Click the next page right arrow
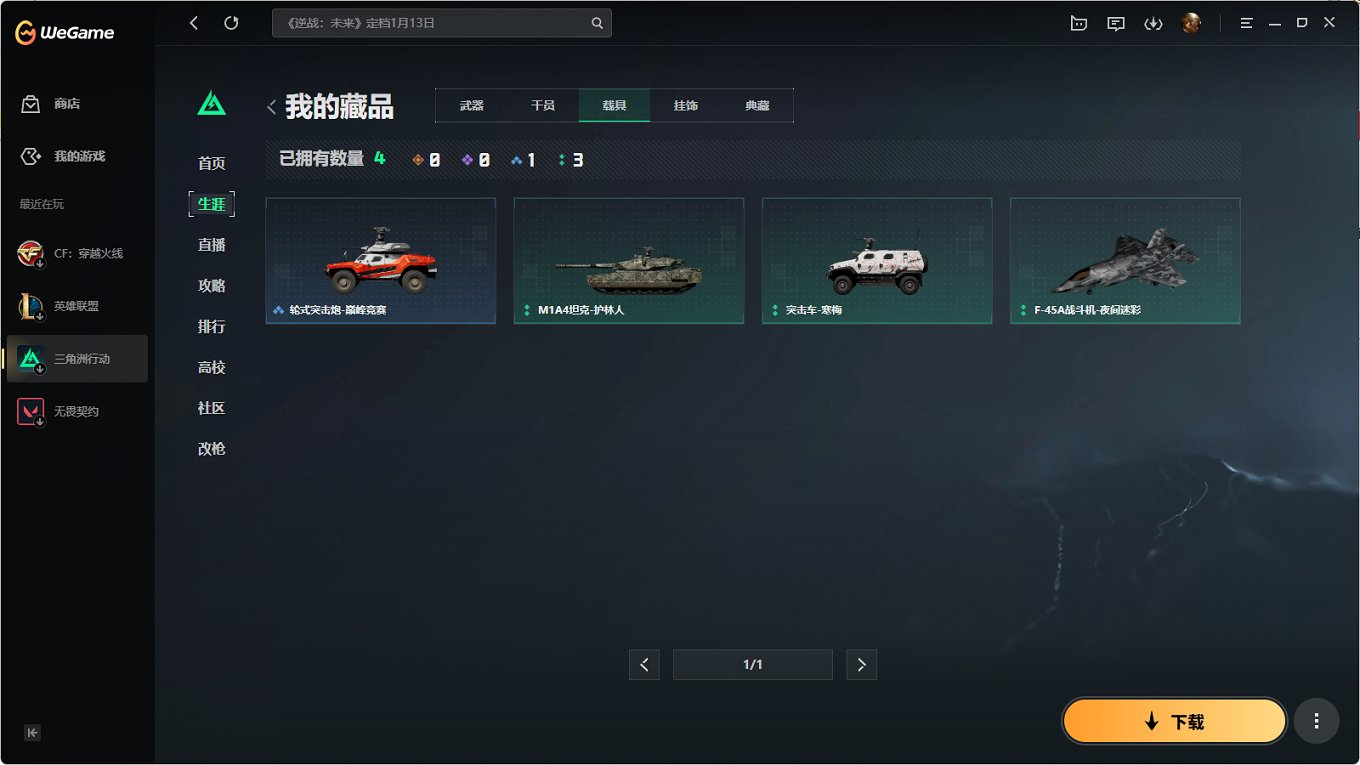This screenshot has width=1360, height=765. pyautogui.click(x=861, y=664)
